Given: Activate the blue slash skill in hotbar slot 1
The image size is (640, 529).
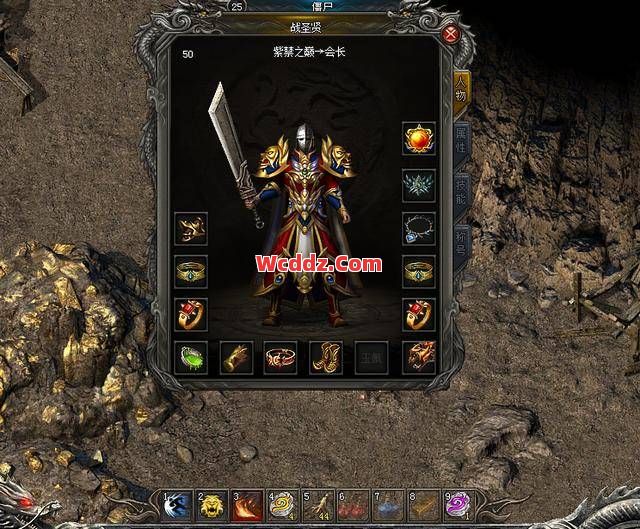Looking at the screenshot, I should pos(177,507).
